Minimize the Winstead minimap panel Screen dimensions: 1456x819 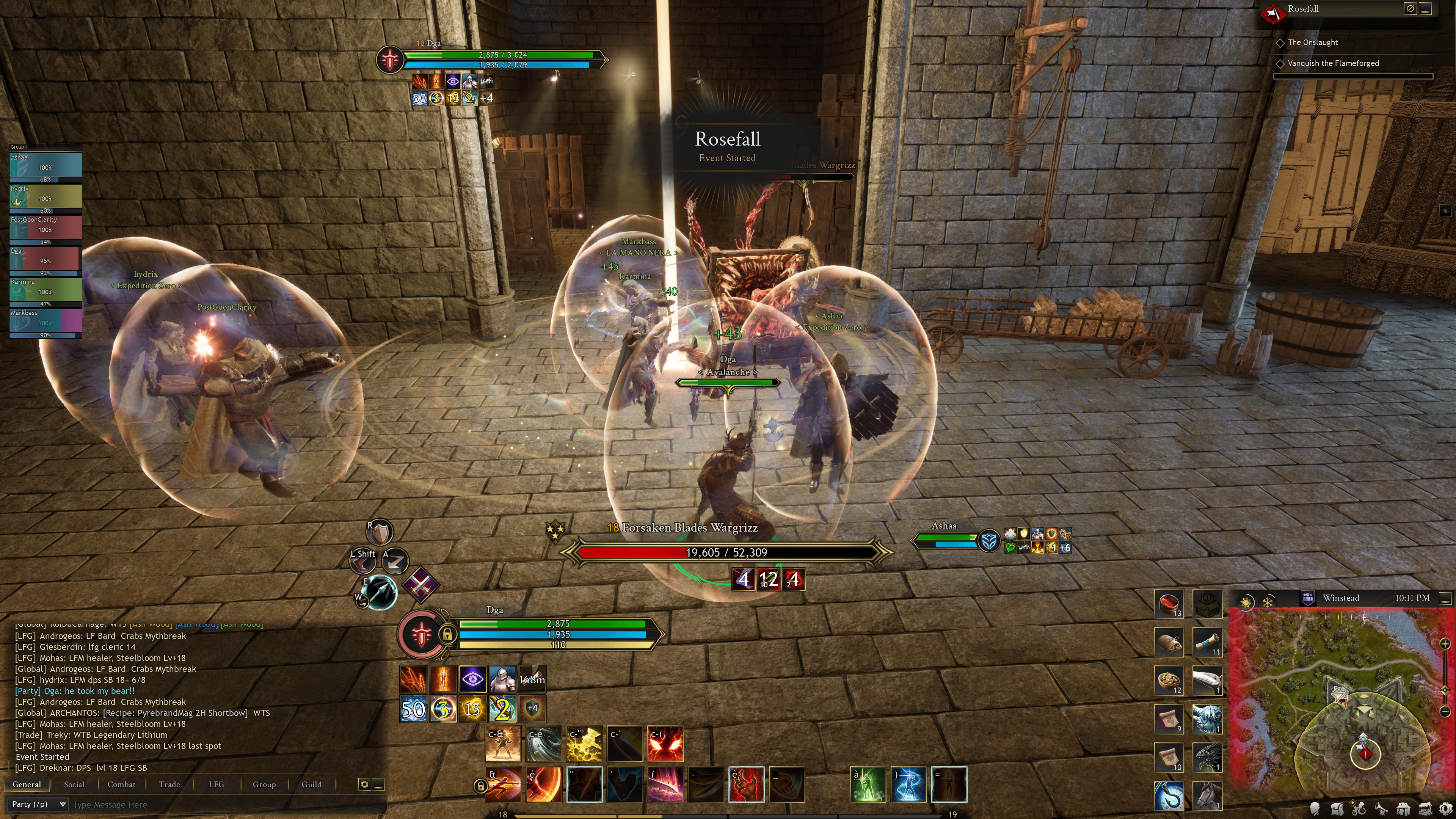point(1445,598)
